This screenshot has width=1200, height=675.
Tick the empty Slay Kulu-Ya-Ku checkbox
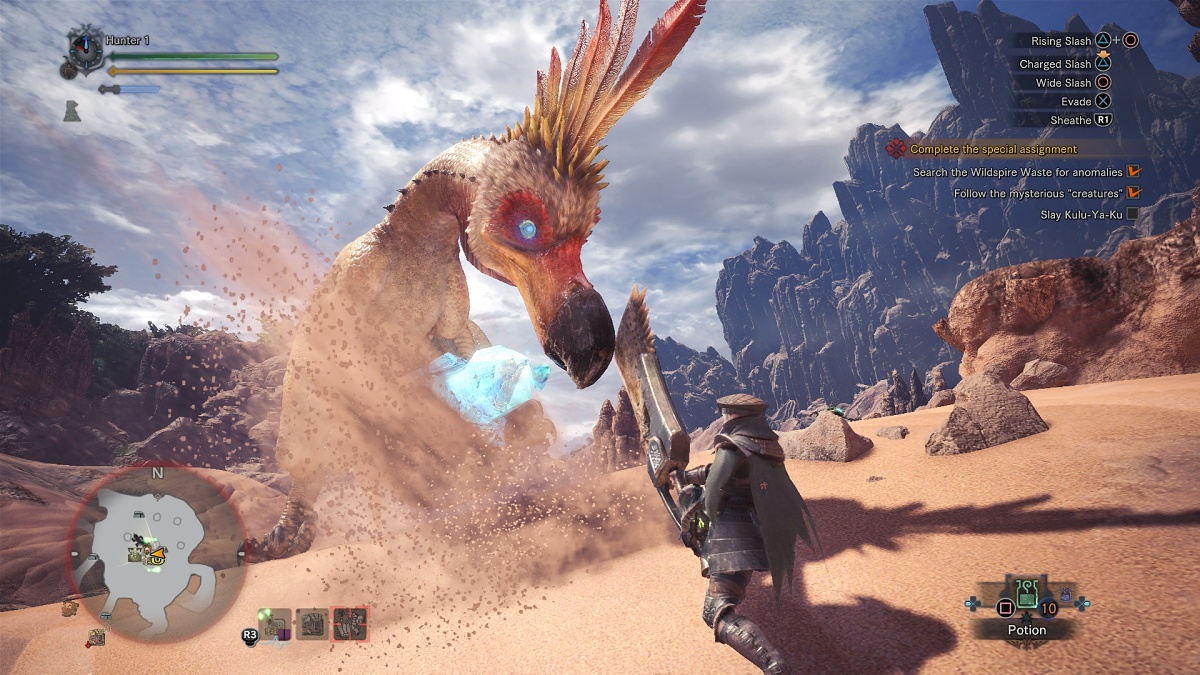click(x=1132, y=213)
